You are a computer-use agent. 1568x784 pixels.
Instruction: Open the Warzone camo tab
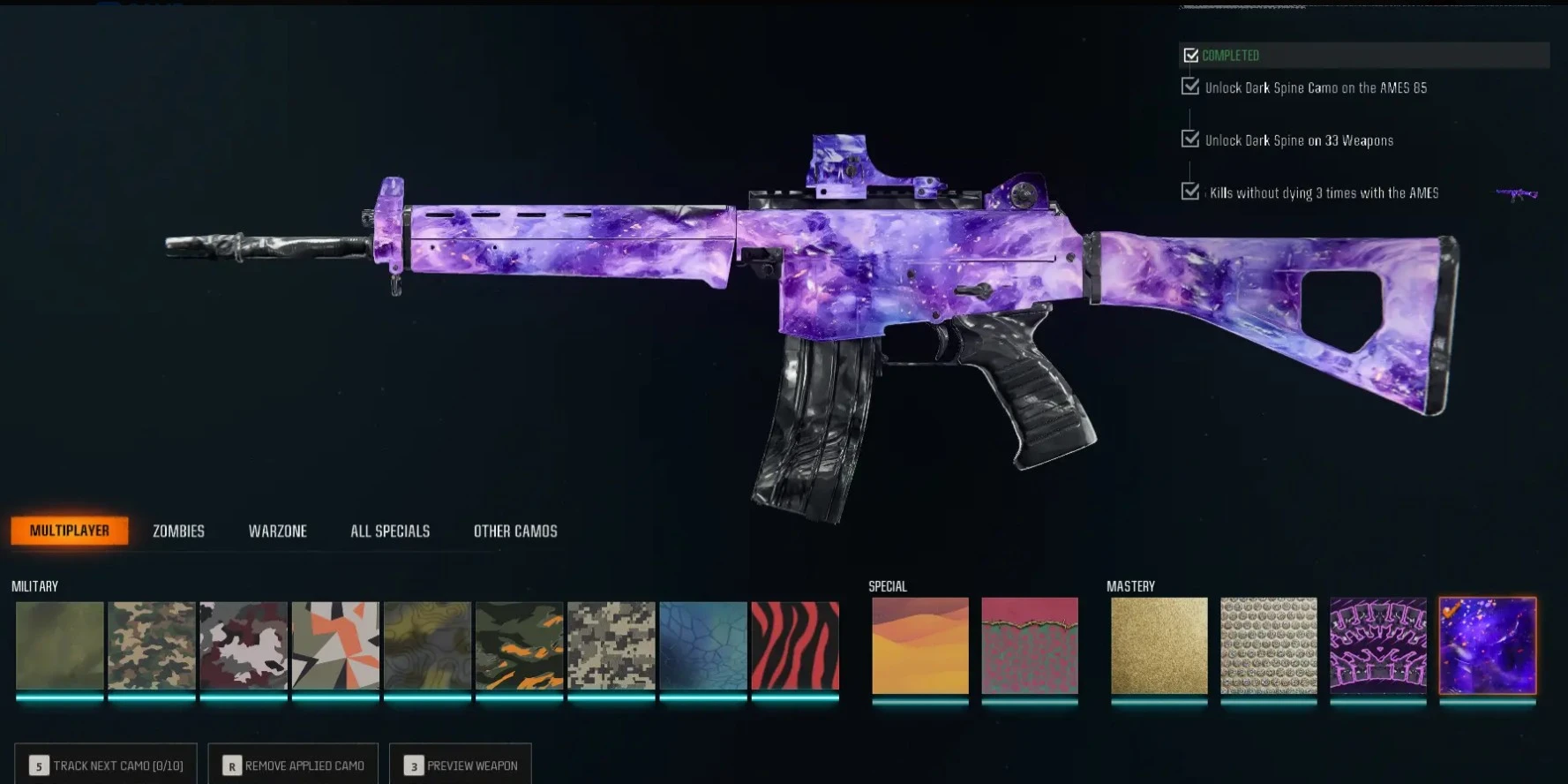point(277,531)
